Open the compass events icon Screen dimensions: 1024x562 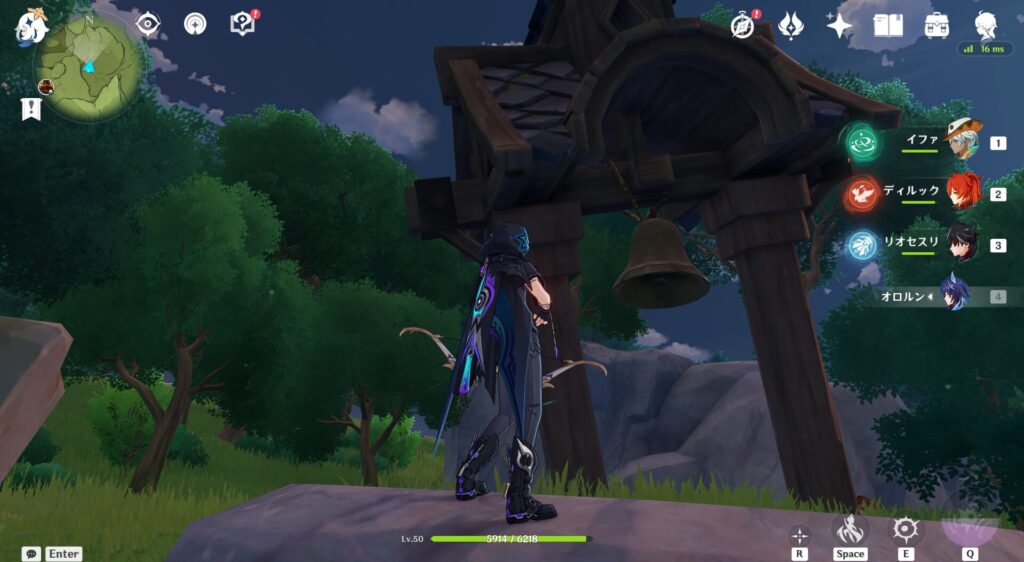tap(743, 26)
